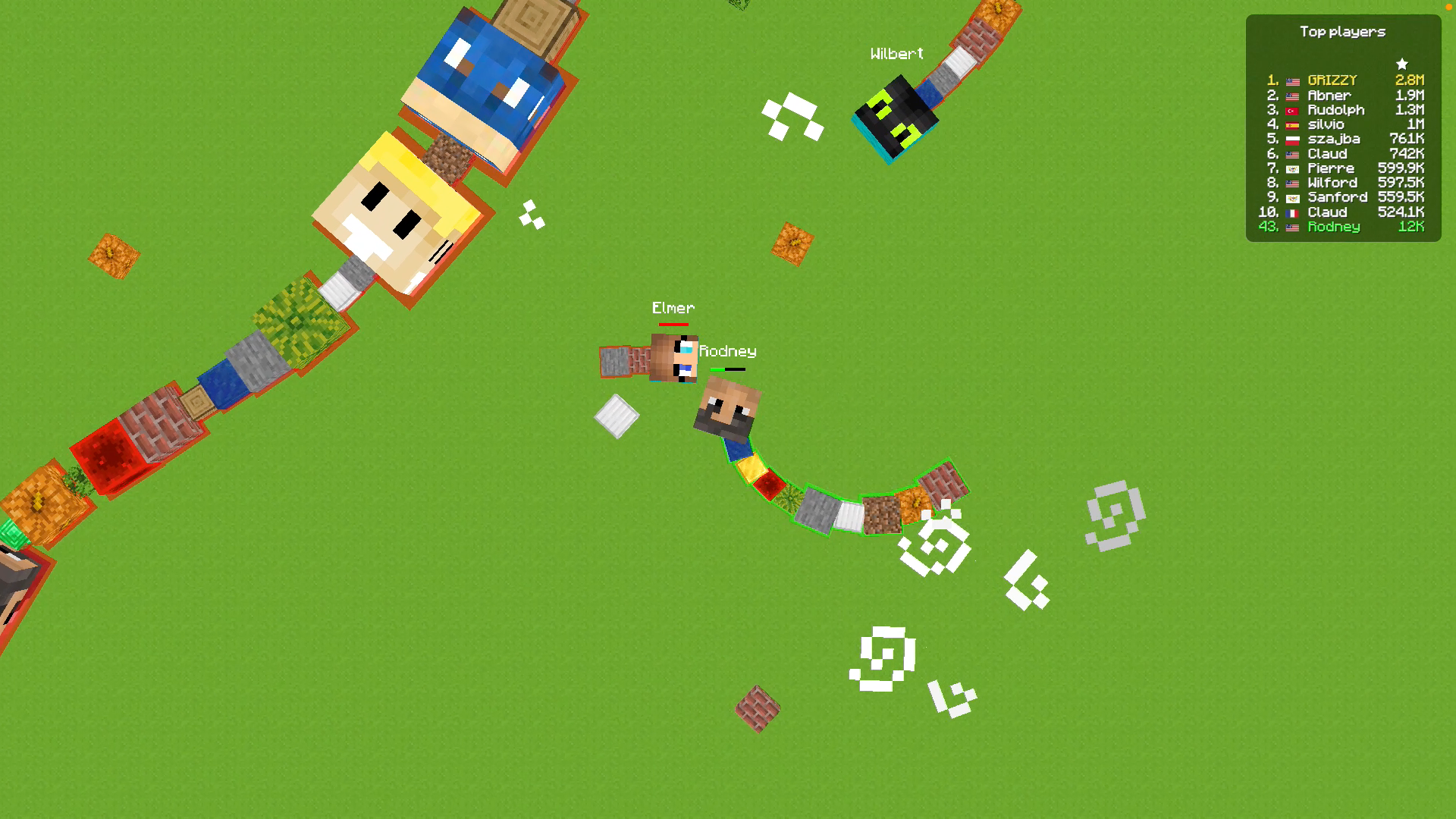The width and height of the screenshot is (1456, 819).
Task: Click the Top players panel title
Action: (1344, 31)
